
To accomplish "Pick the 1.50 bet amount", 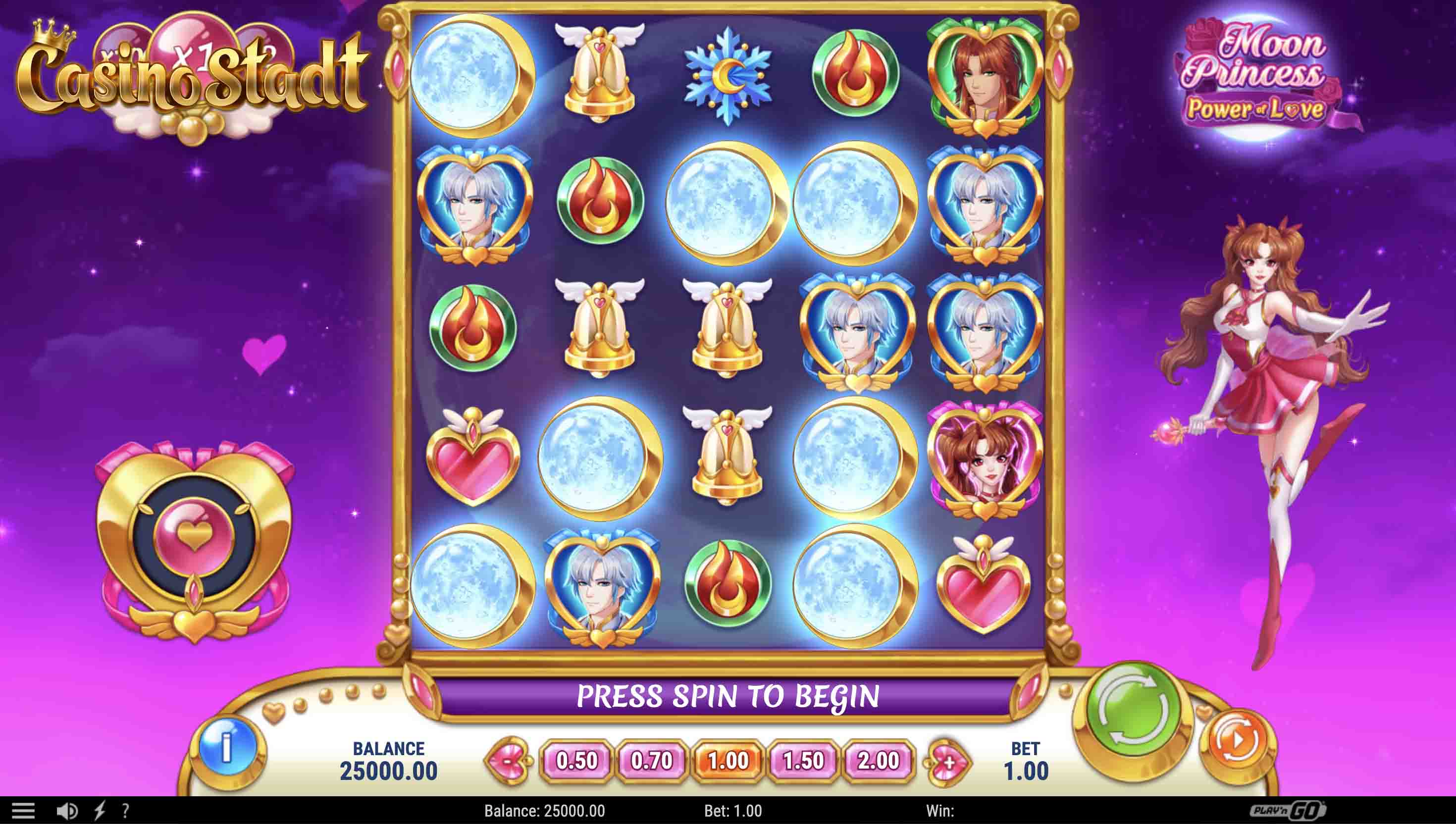I will point(803,761).
